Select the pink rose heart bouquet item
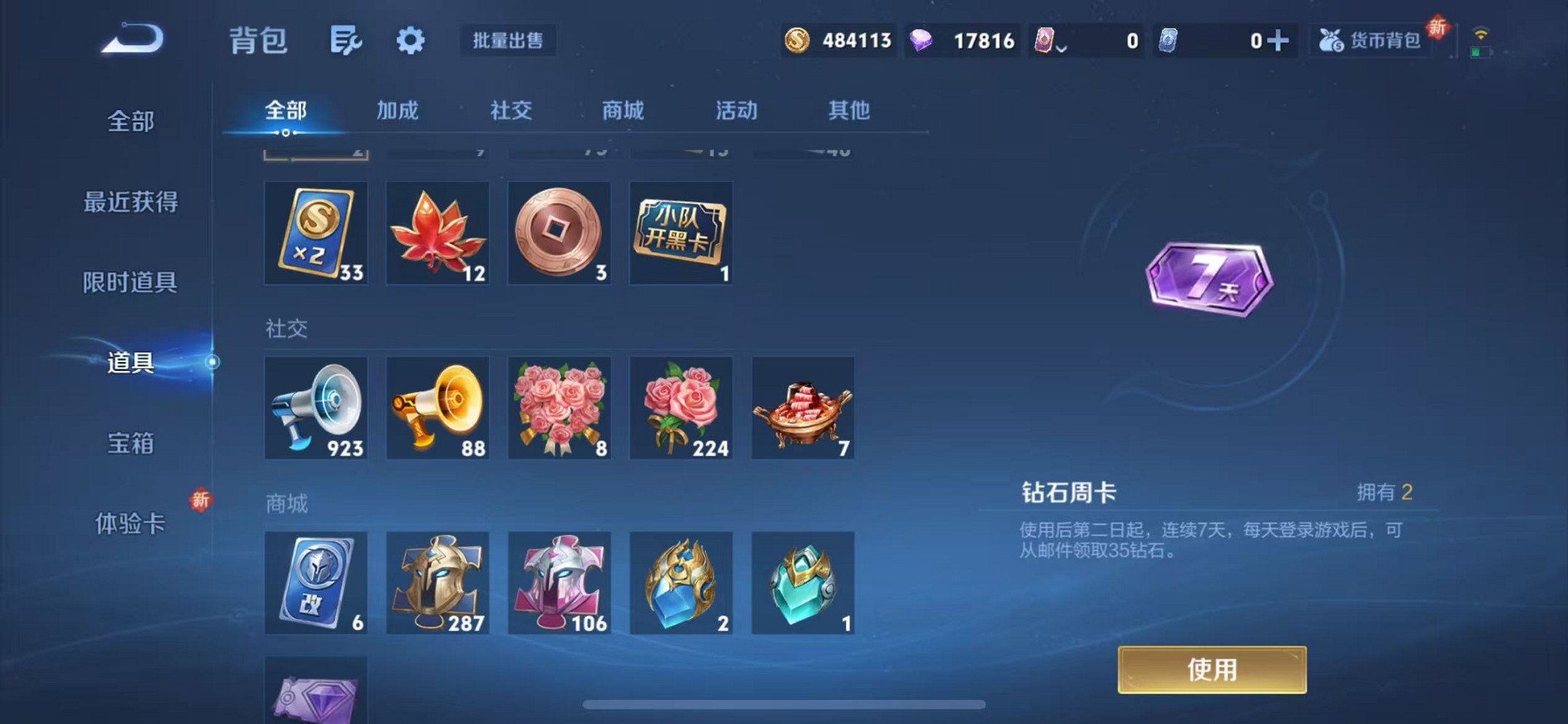The width and height of the screenshot is (1568, 724). (x=559, y=408)
